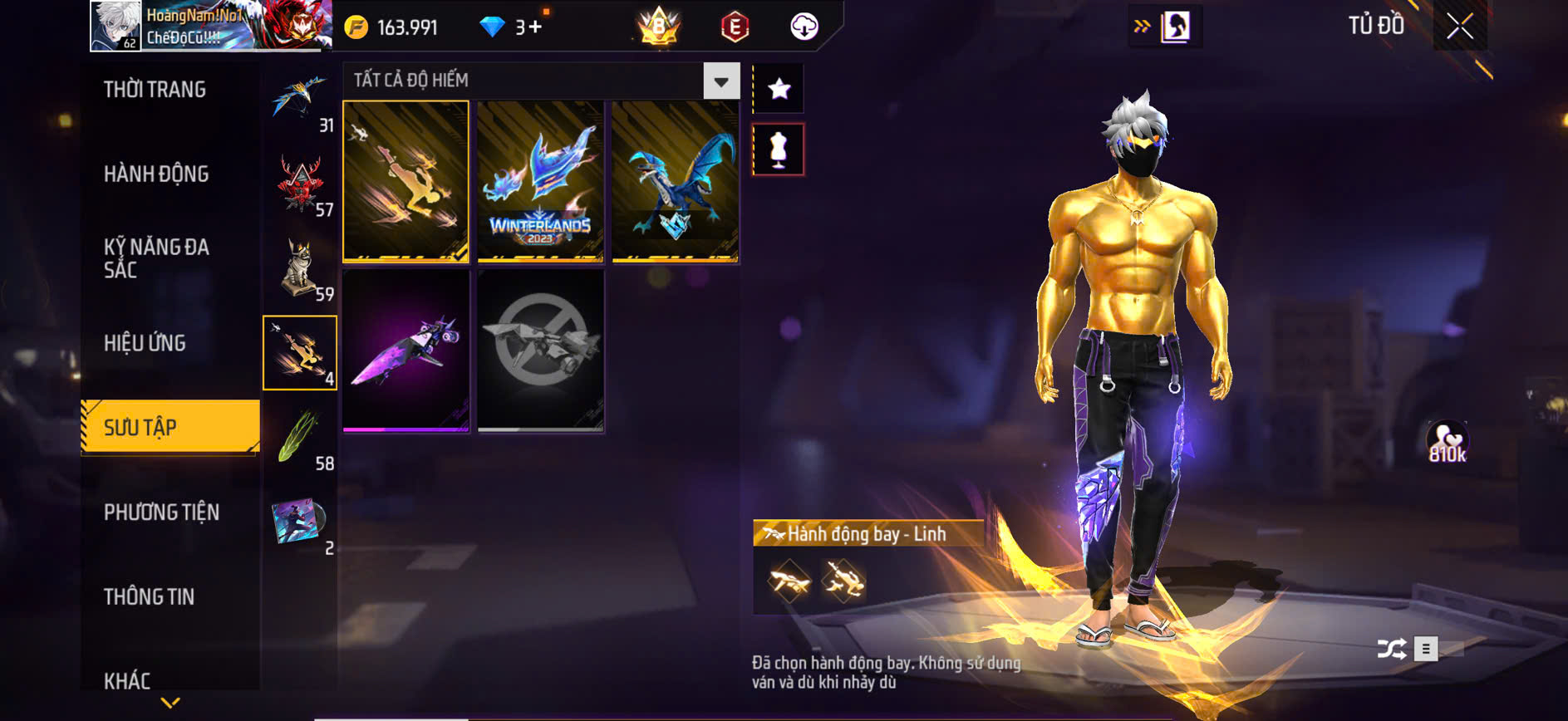Switch to the THỜI TRANG tab
1568x721 pixels.
point(156,89)
